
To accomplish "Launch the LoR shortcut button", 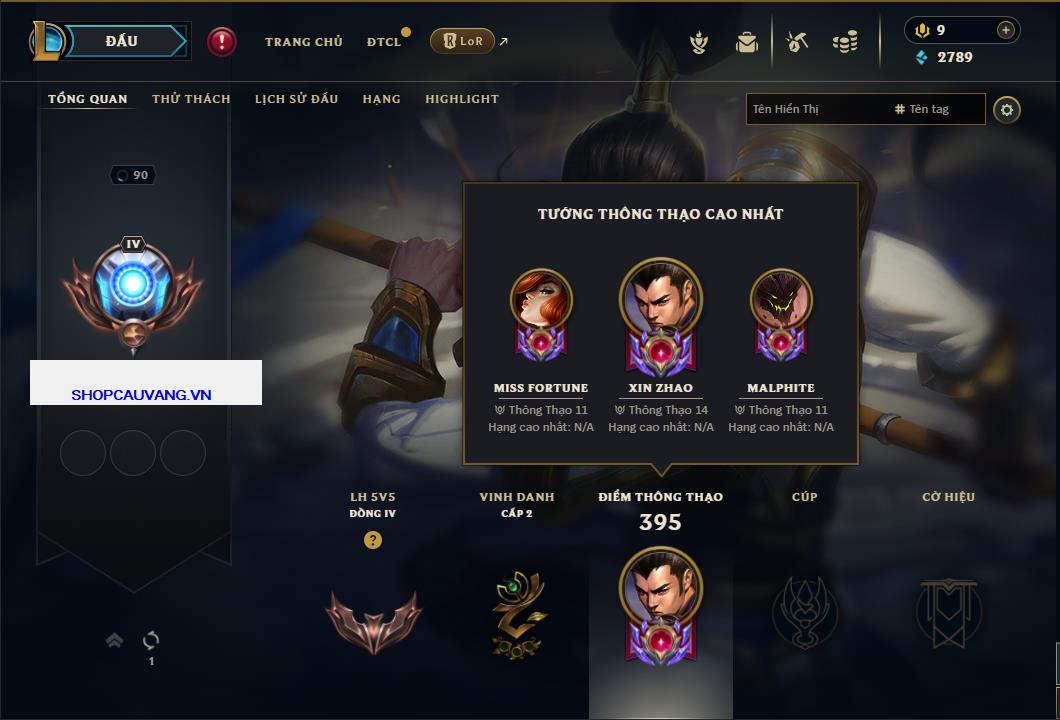I will pos(462,41).
